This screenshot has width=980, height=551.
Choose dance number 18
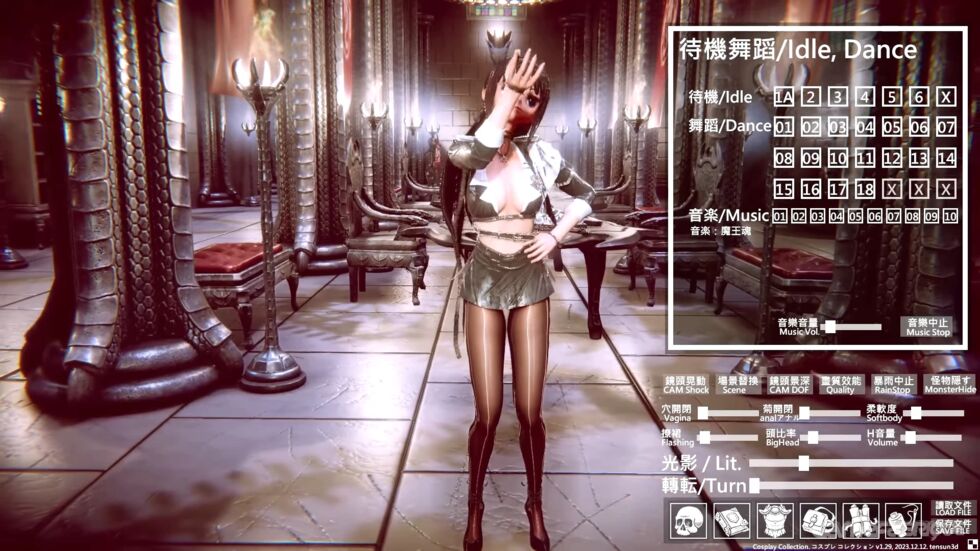[x=865, y=189]
